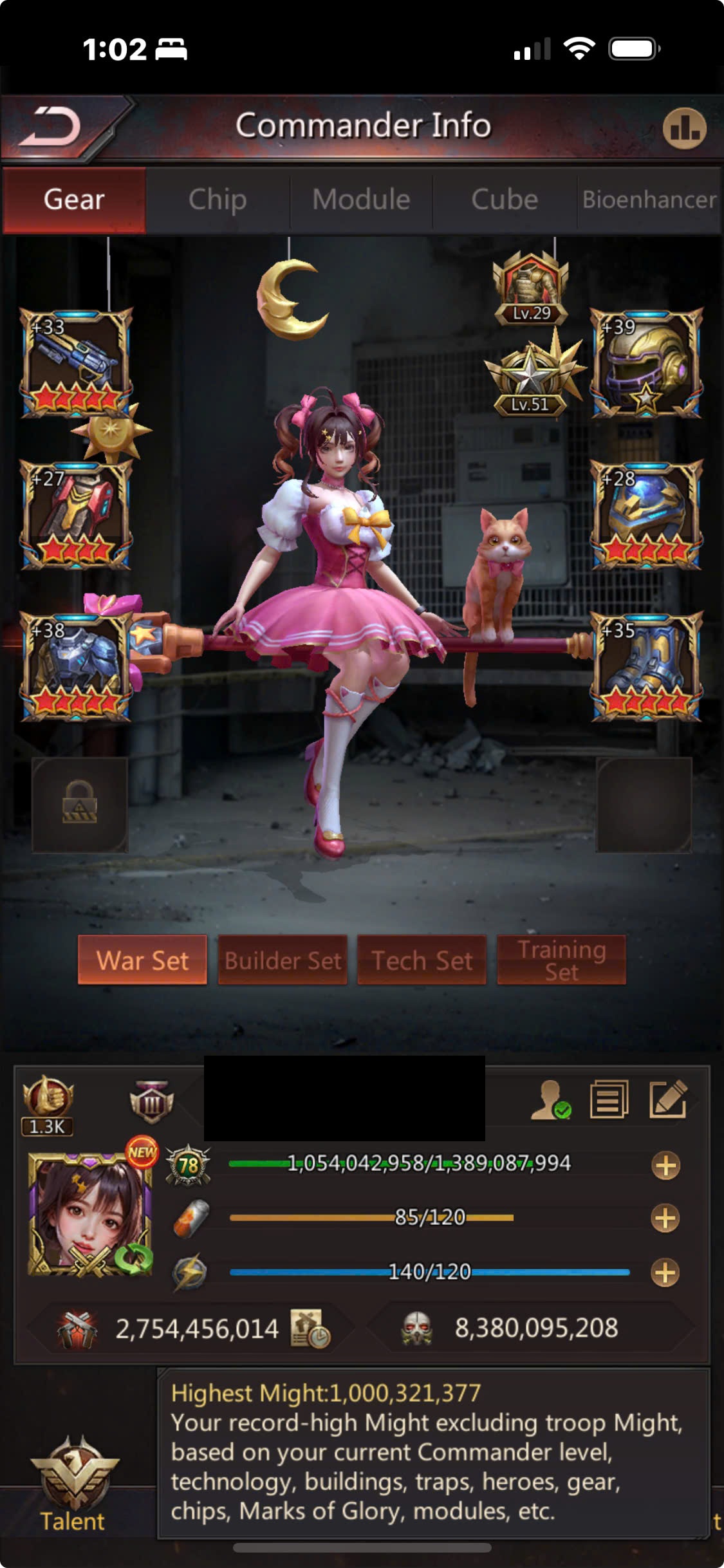Click the commander portrait avatar
This screenshot has height=1568, width=724.
90,1214
